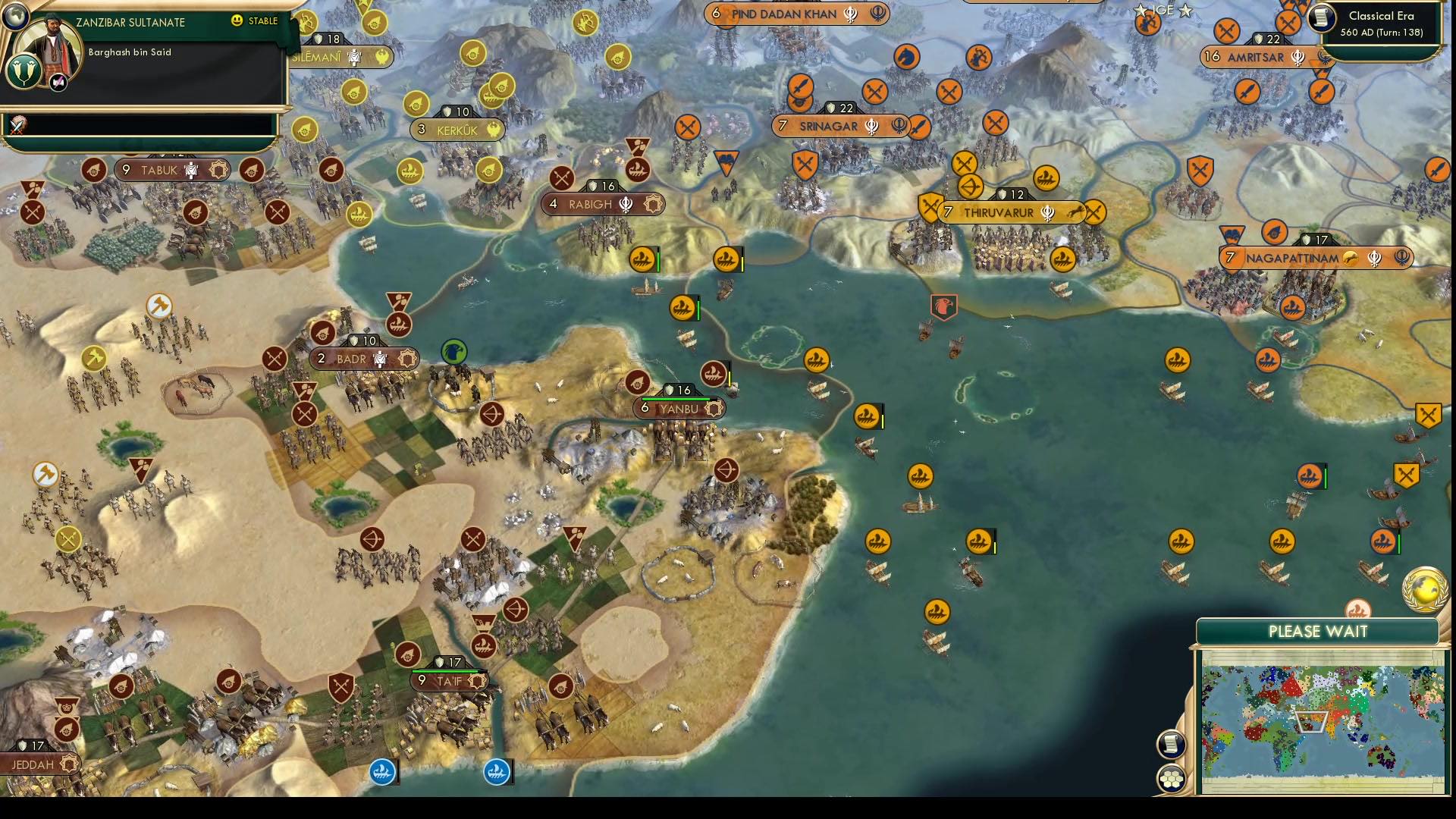Image resolution: width=1456 pixels, height=819 pixels.
Task: Click the faith icon on Rabigh's city banner
Action: pyautogui.click(x=626, y=204)
